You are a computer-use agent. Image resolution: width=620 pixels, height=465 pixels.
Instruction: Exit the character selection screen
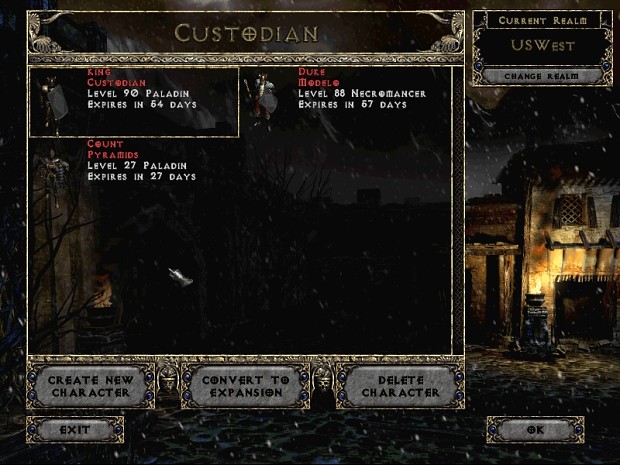75,430
